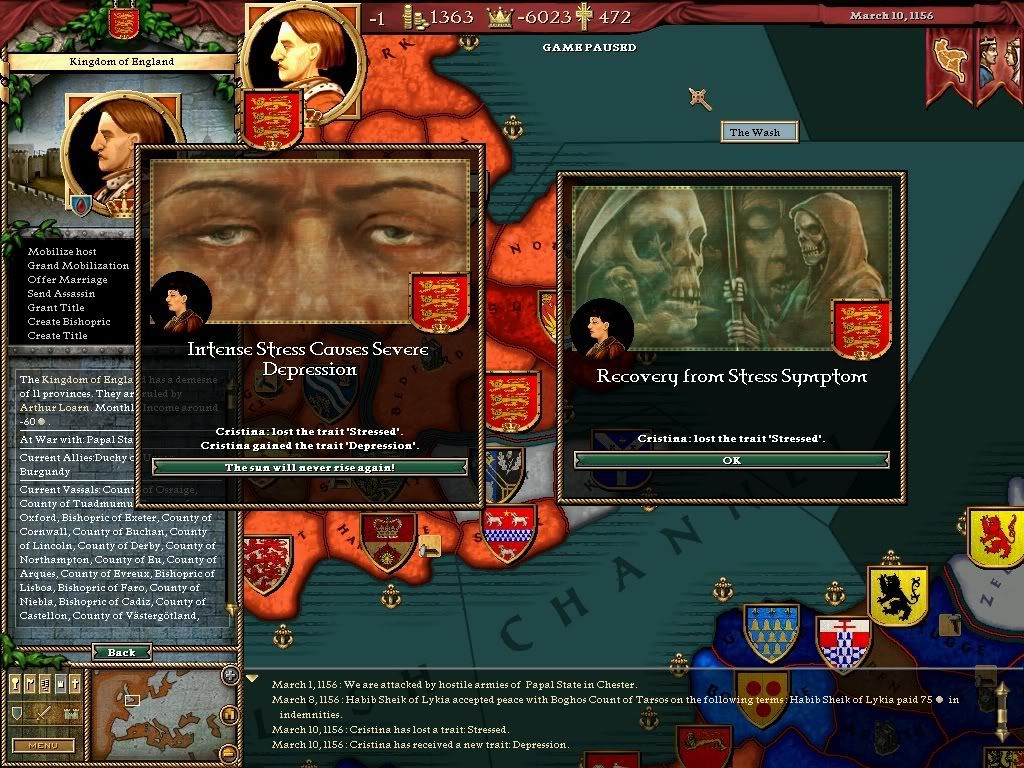Image resolution: width=1024 pixels, height=768 pixels.
Task: Click OK on Recovery from Stress Symptom
Action: click(731, 460)
